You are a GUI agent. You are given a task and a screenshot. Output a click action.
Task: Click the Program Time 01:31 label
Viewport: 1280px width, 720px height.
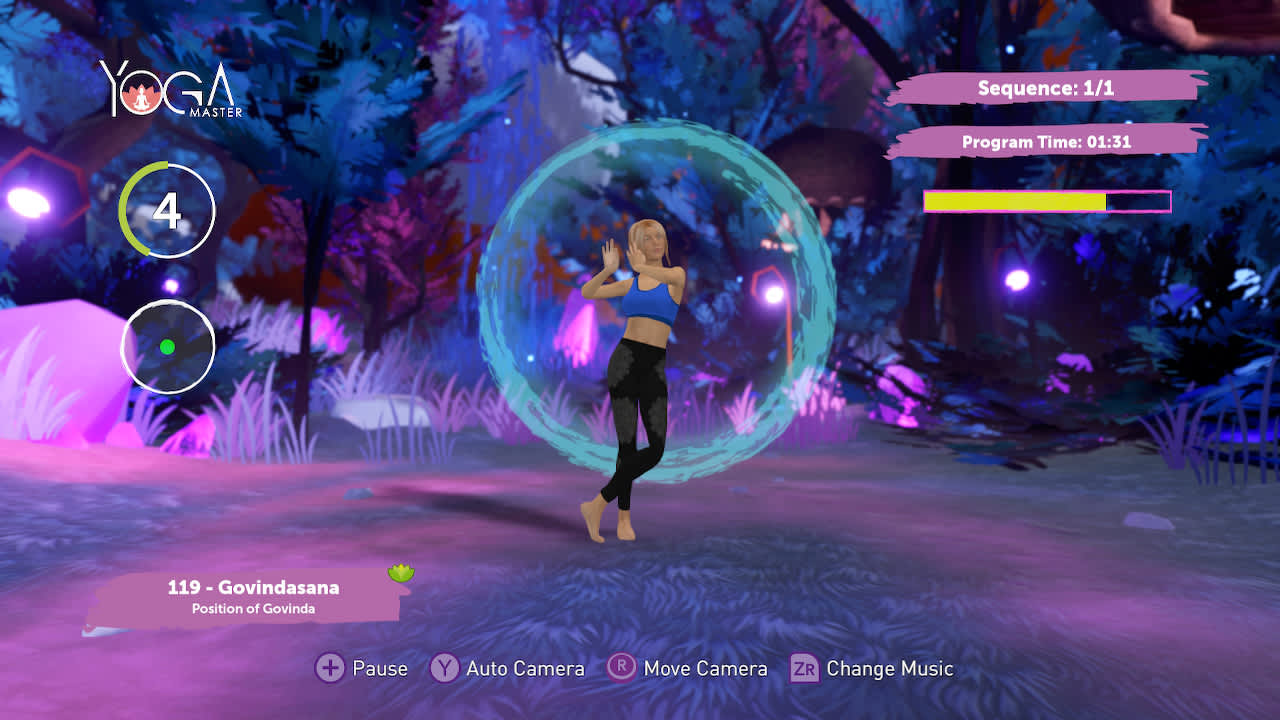1045,142
